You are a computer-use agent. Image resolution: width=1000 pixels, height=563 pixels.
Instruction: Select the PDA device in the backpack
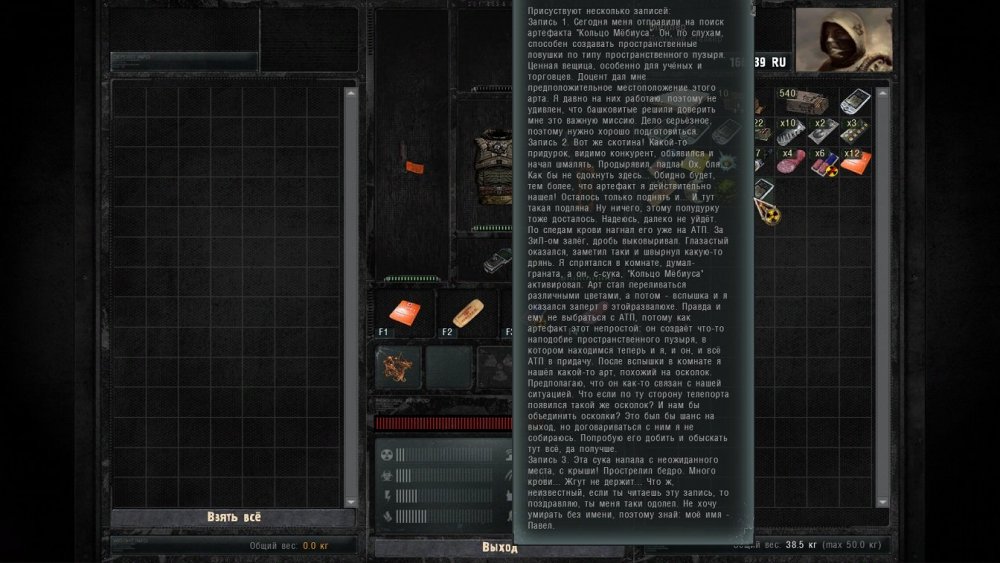click(x=854, y=100)
